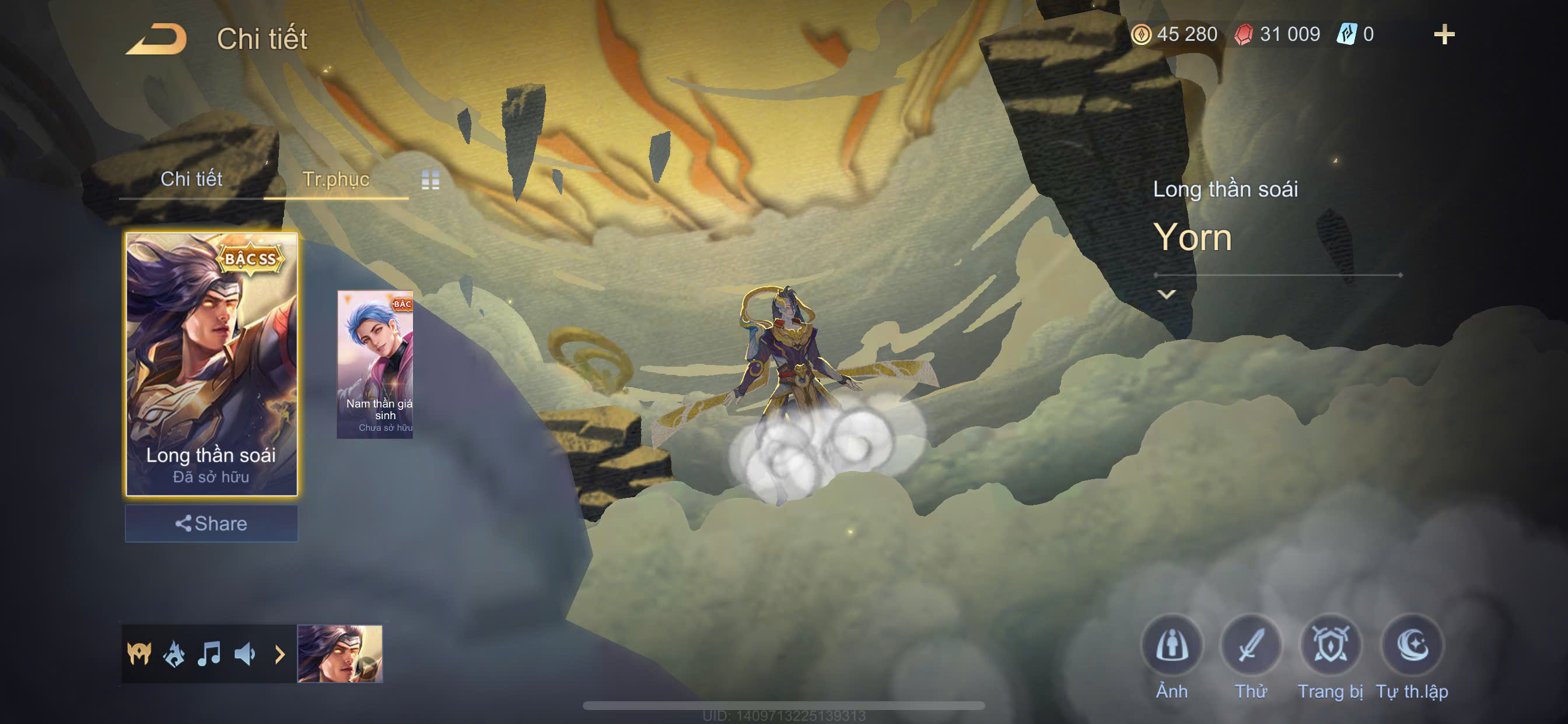1568x724 pixels.
Task: Open the Tr.phục skins tab
Action: coord(335,179)
